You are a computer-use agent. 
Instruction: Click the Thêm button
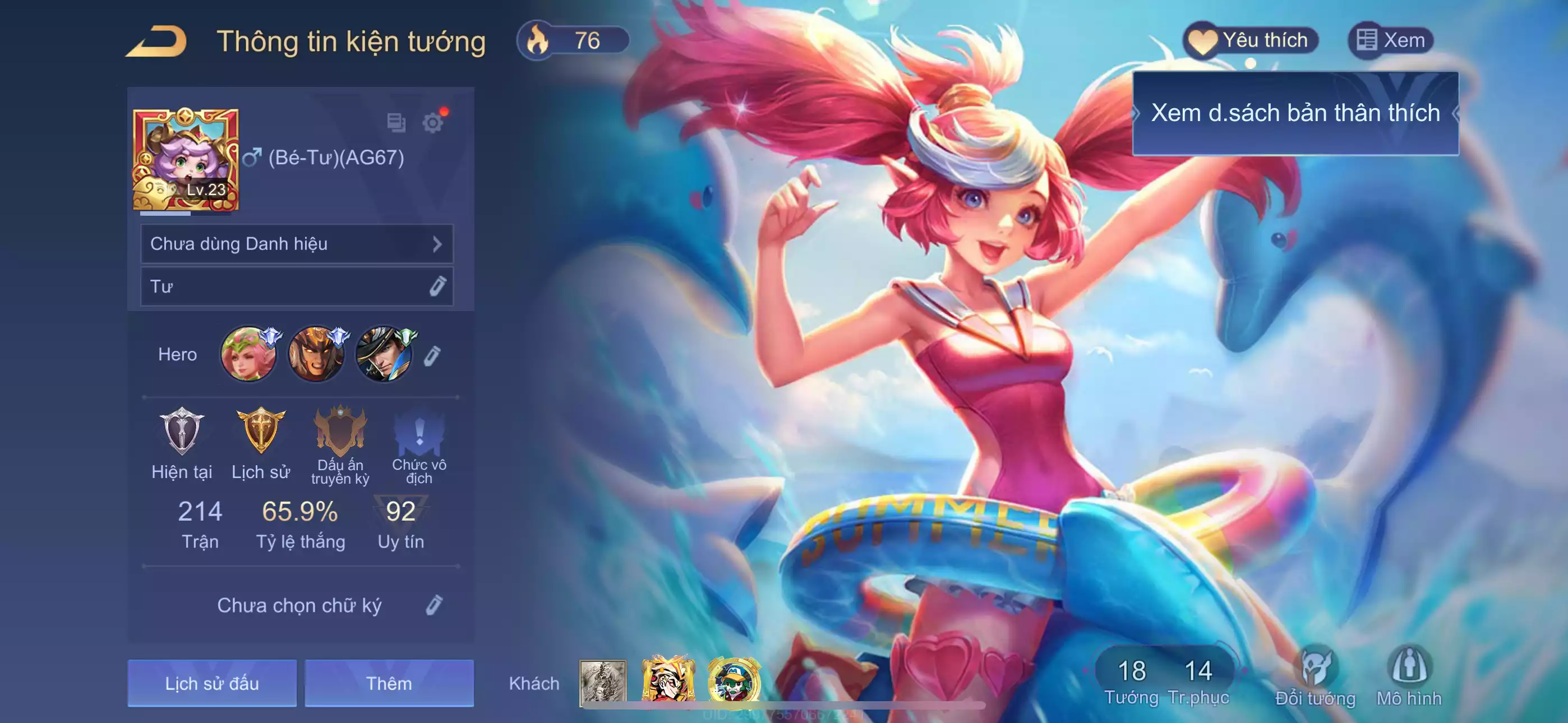[389, 683]
